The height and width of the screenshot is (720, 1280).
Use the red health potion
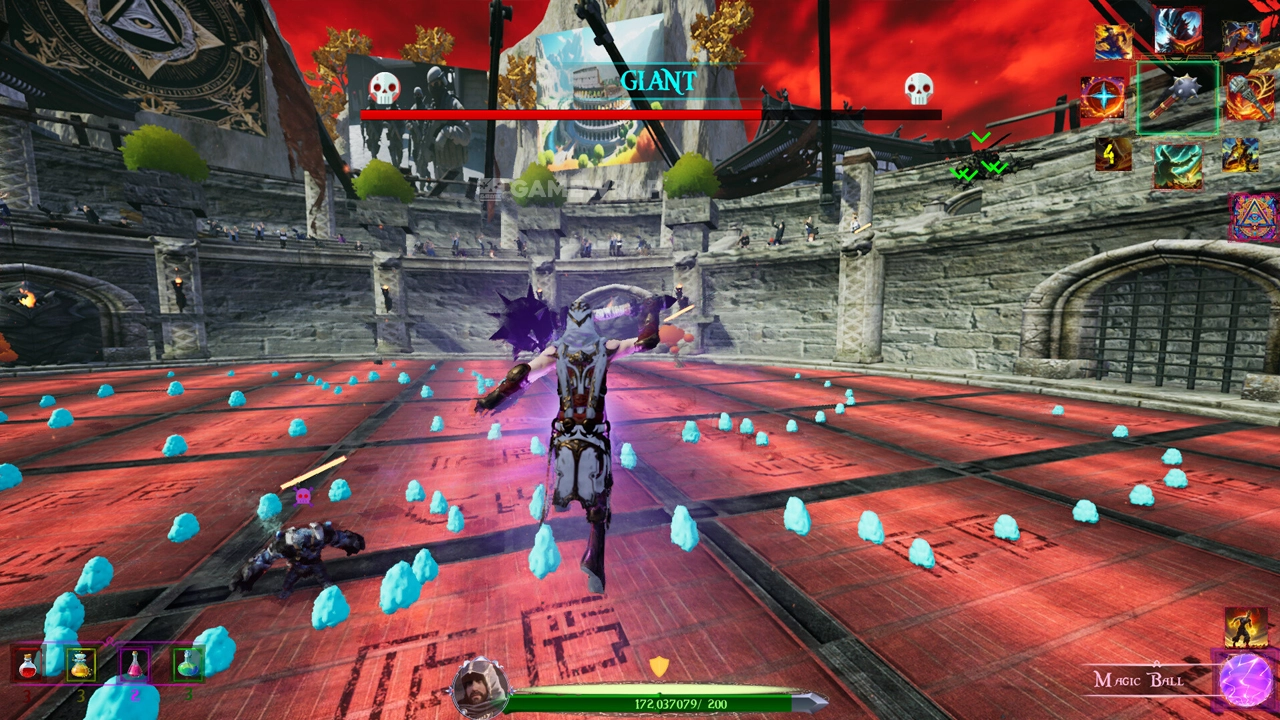click(28, 663)
